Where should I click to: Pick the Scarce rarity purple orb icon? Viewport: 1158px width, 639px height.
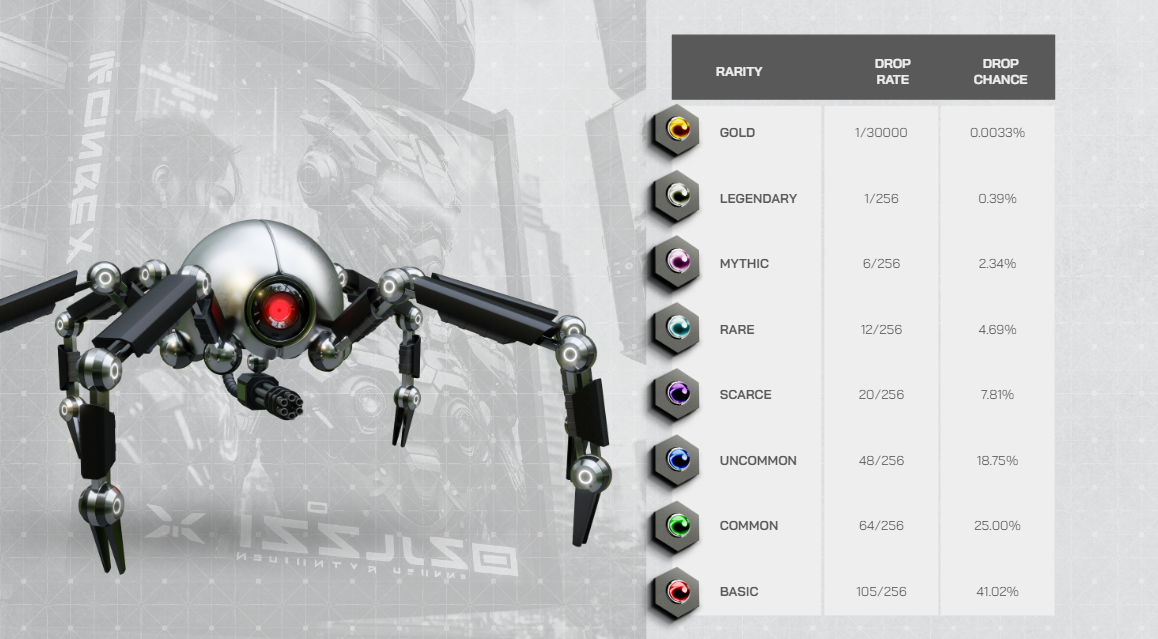pyautogui.click(x=678, y=393)
